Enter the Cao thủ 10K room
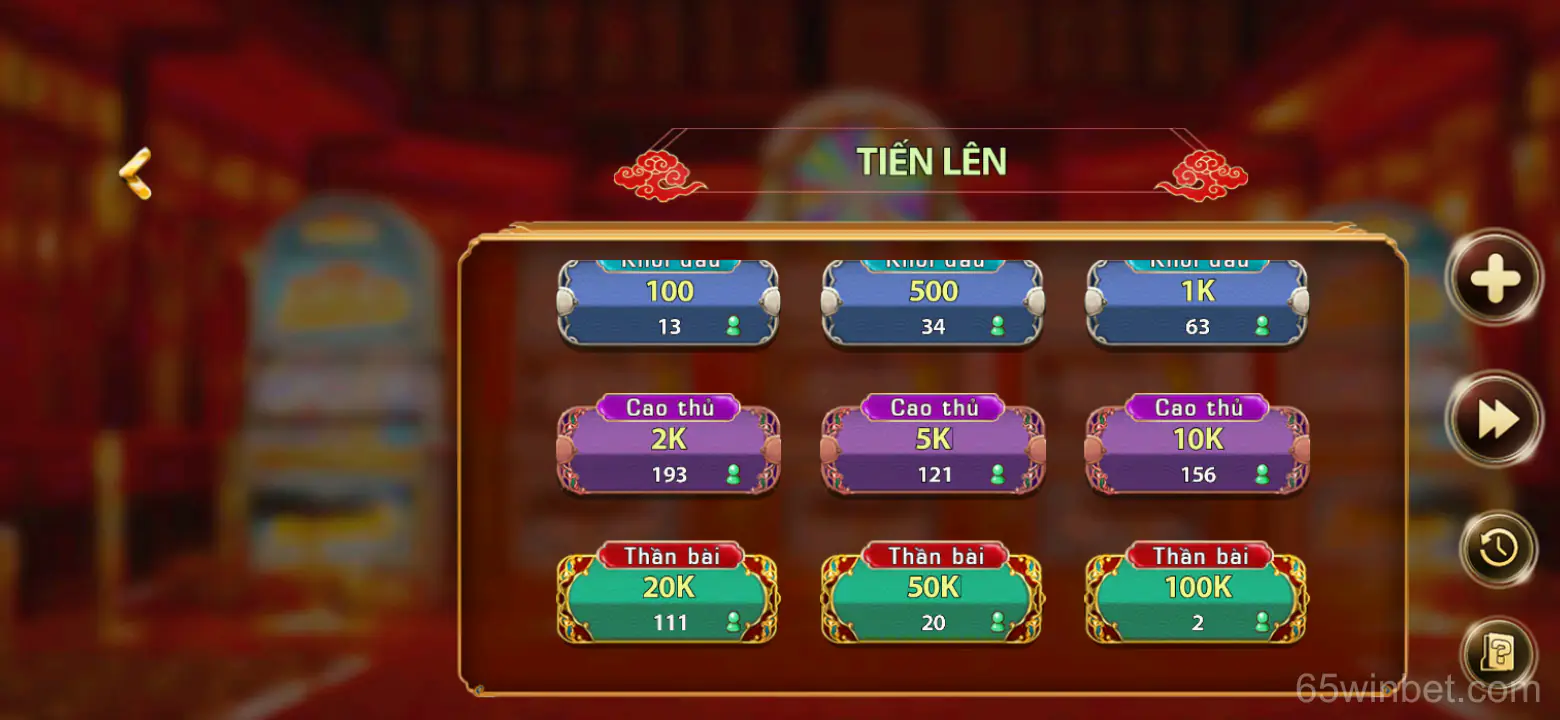 (x=1196, y=445)
